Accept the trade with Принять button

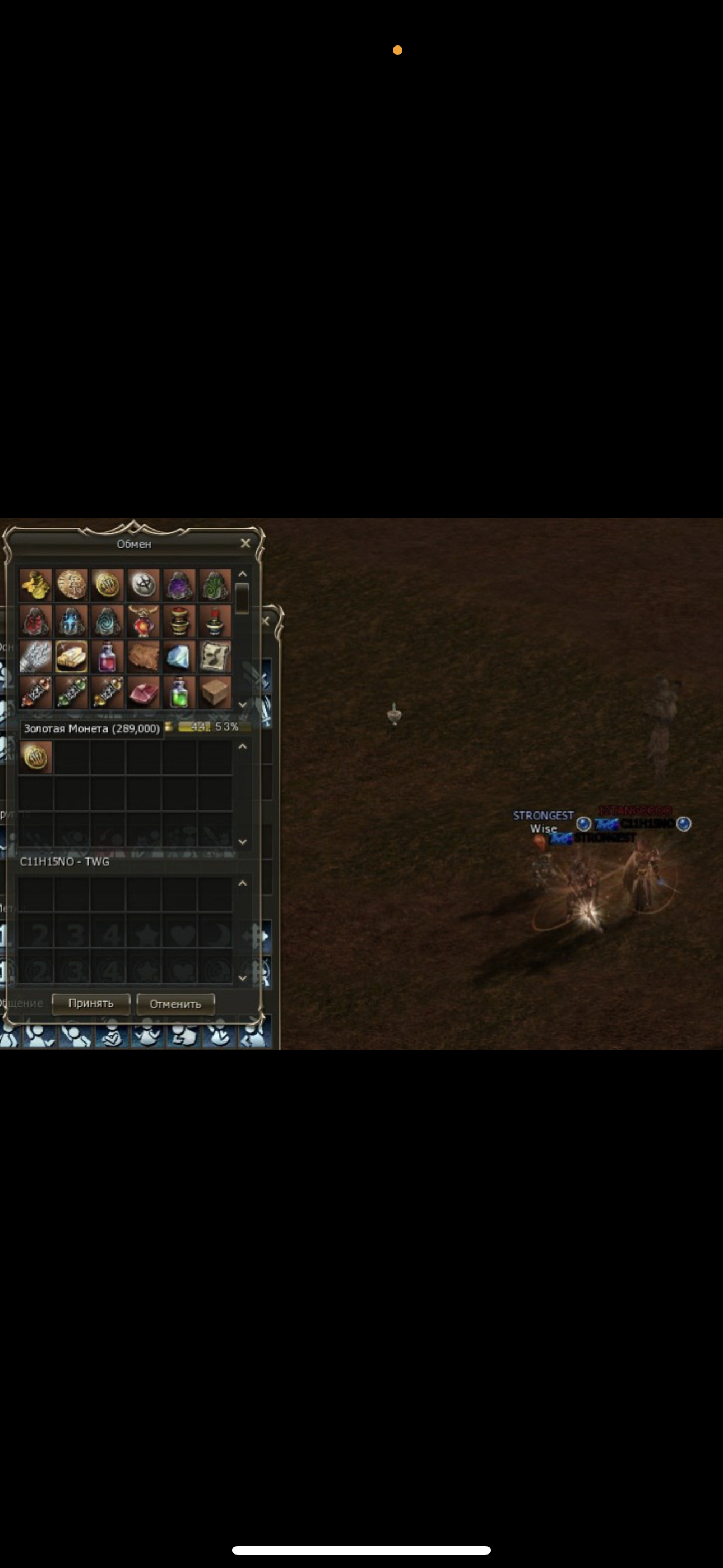click(x=91, y=1003)
